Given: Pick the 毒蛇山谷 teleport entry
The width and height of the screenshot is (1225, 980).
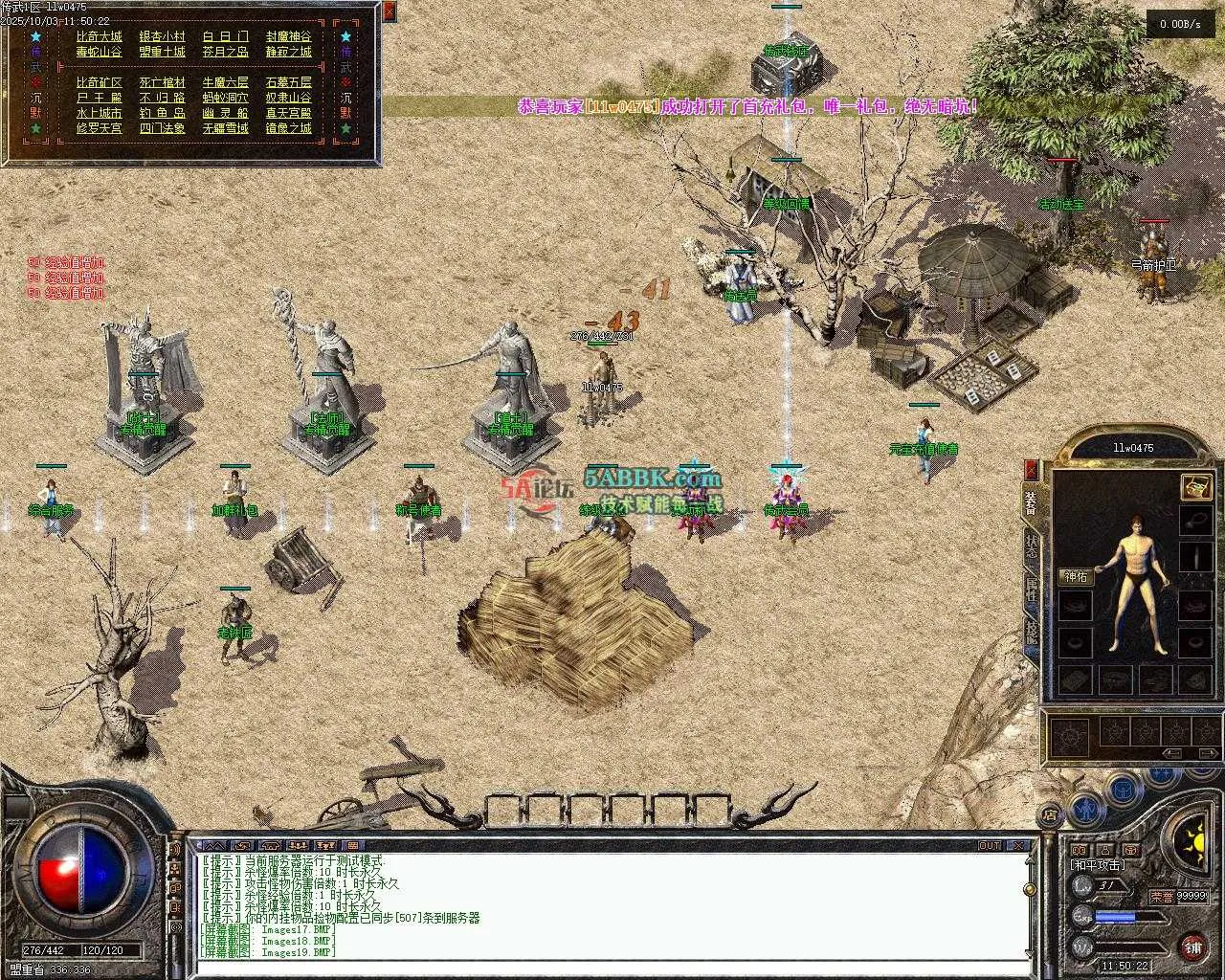Looking at the screenshot, I should coord(100,52).
